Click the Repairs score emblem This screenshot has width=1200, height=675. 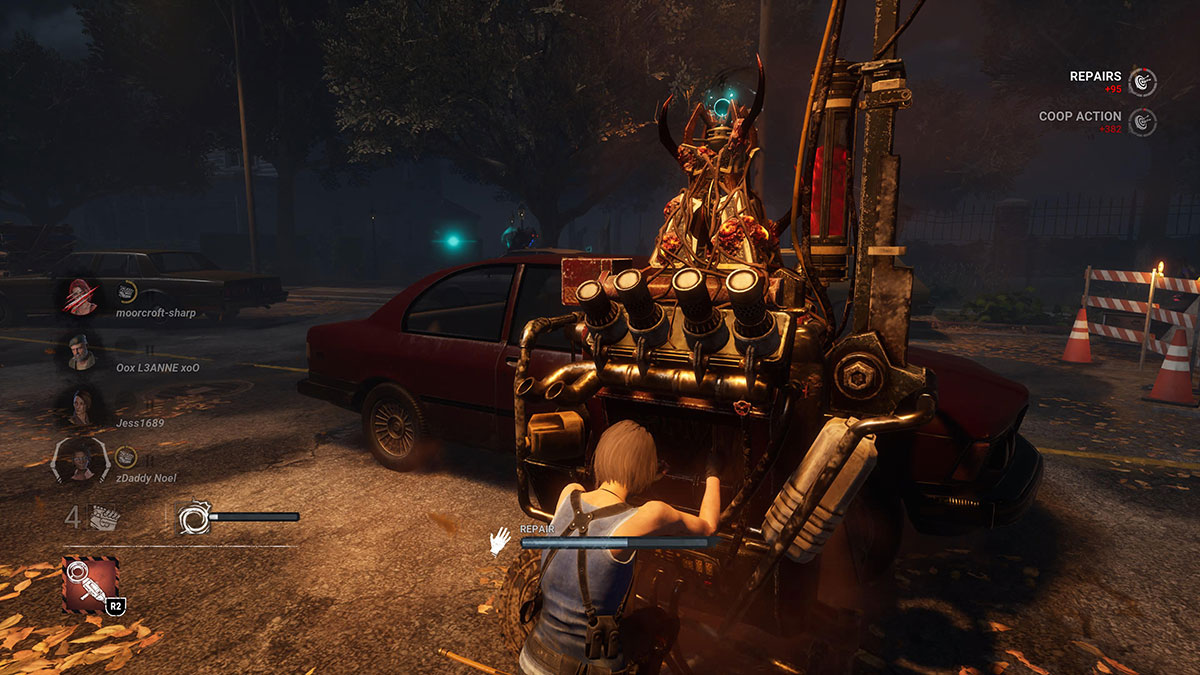click(1142, 81)
